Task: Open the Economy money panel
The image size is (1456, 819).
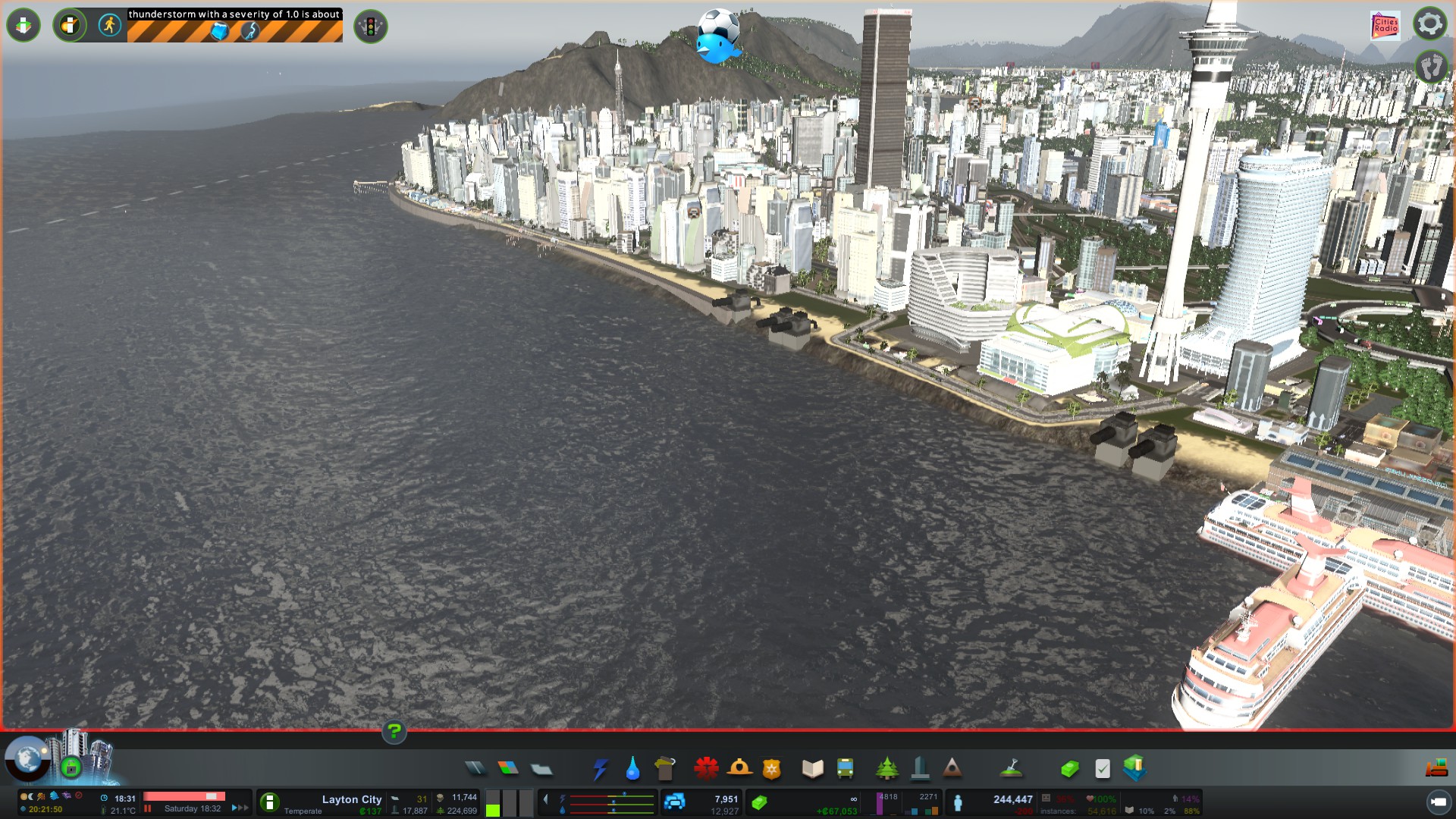Action: tap(1069, 769)
